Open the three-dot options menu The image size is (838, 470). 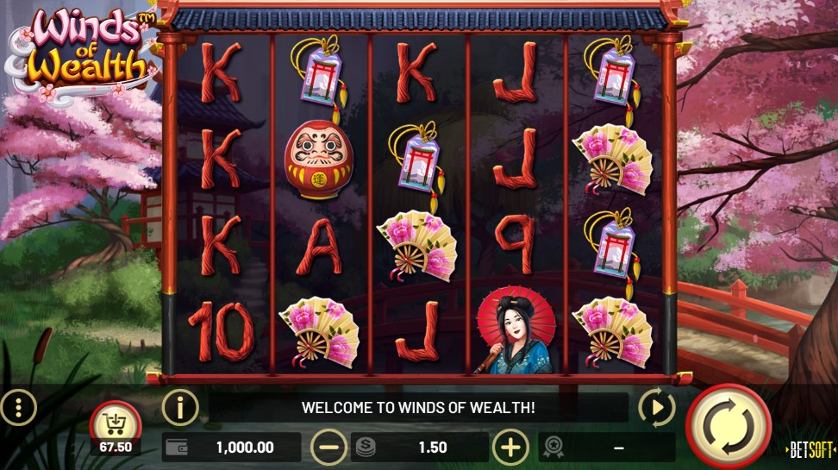(18, 407)
